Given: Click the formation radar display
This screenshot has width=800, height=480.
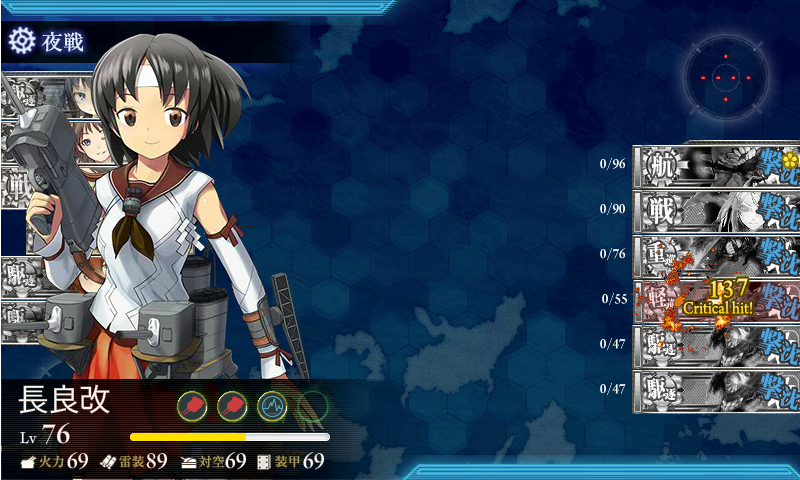Looking at the screenshot, I should [726, 76].
